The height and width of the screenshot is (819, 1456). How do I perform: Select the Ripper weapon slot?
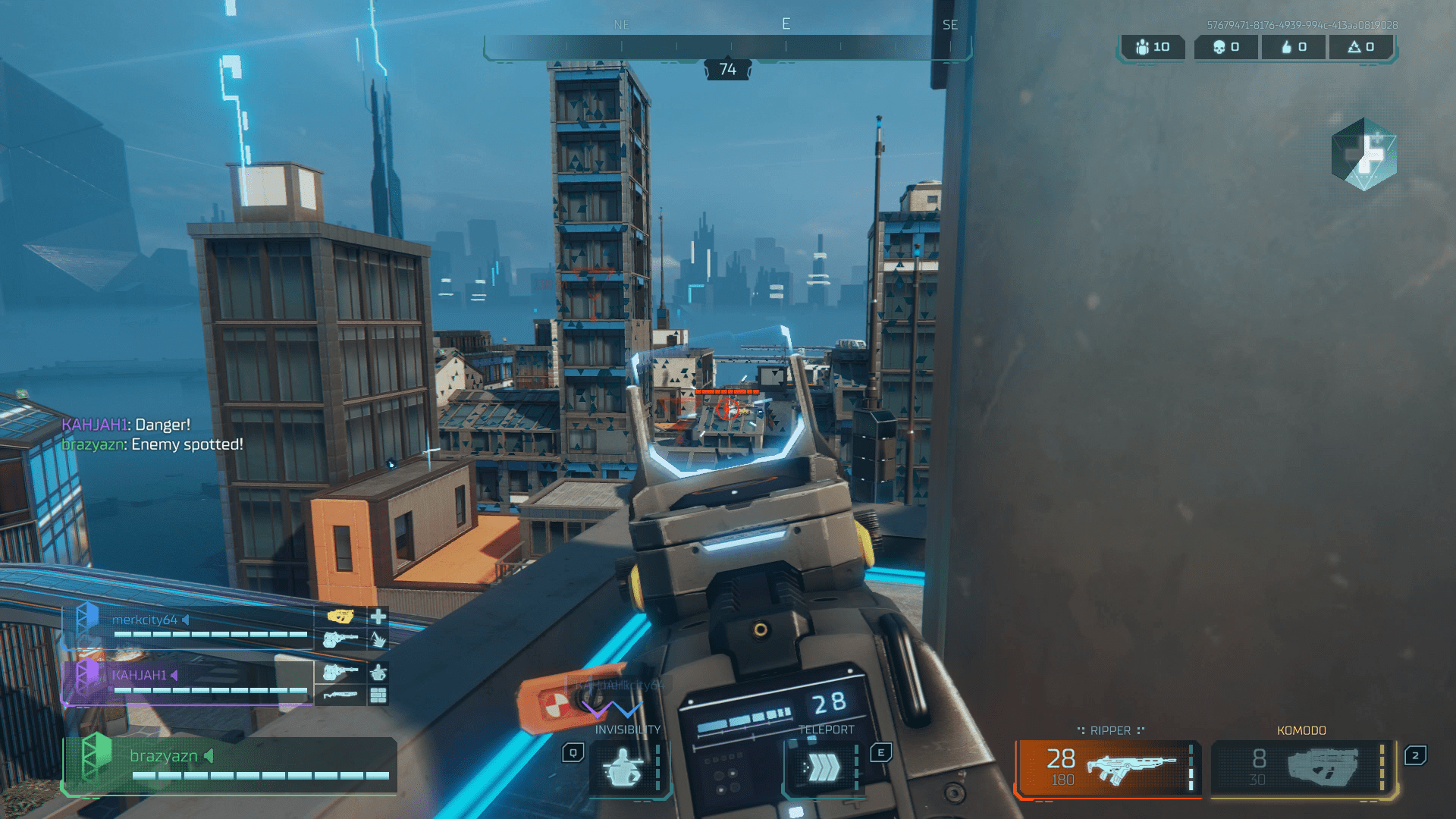(1109, 767)
